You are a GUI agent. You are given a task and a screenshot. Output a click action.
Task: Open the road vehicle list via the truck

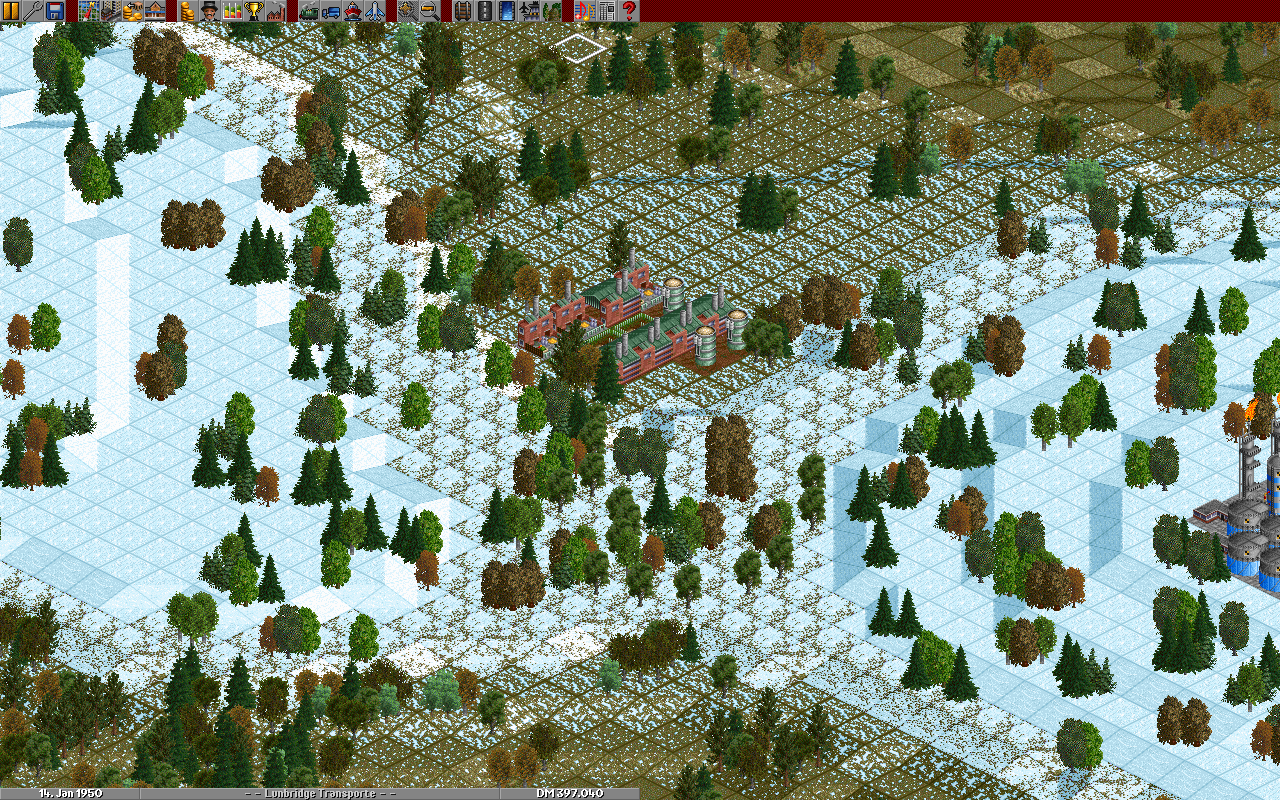point(331,11)
